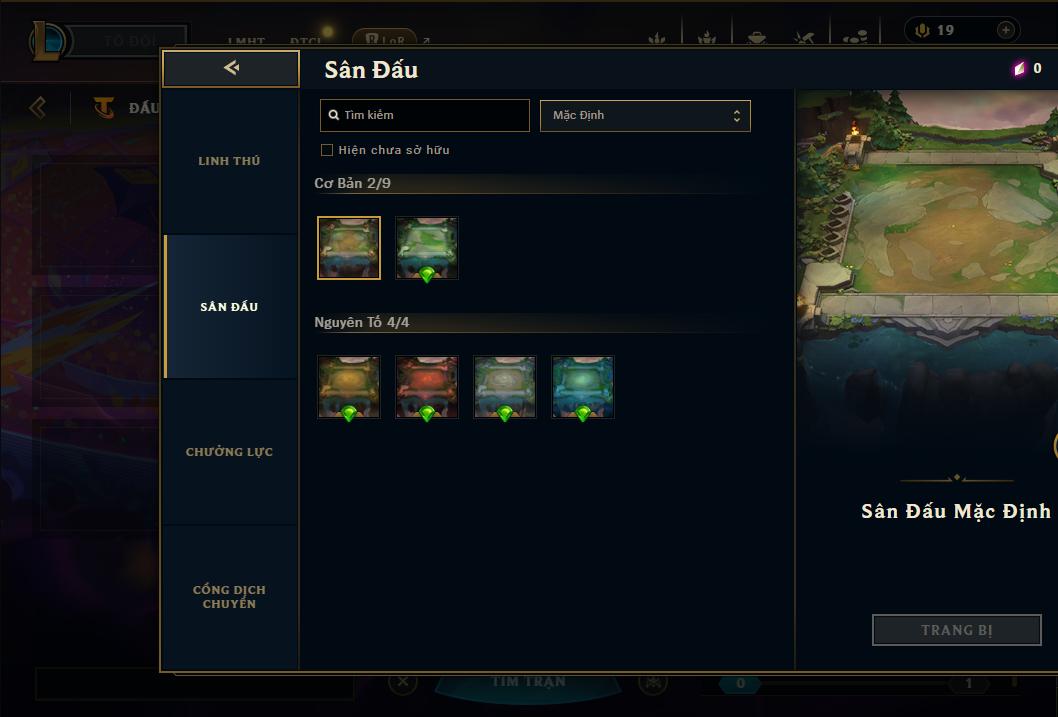This screenshot has height=717, width=1058.
Task: Open the Mặc Định sort dropdown
Action: click(645, 116)
